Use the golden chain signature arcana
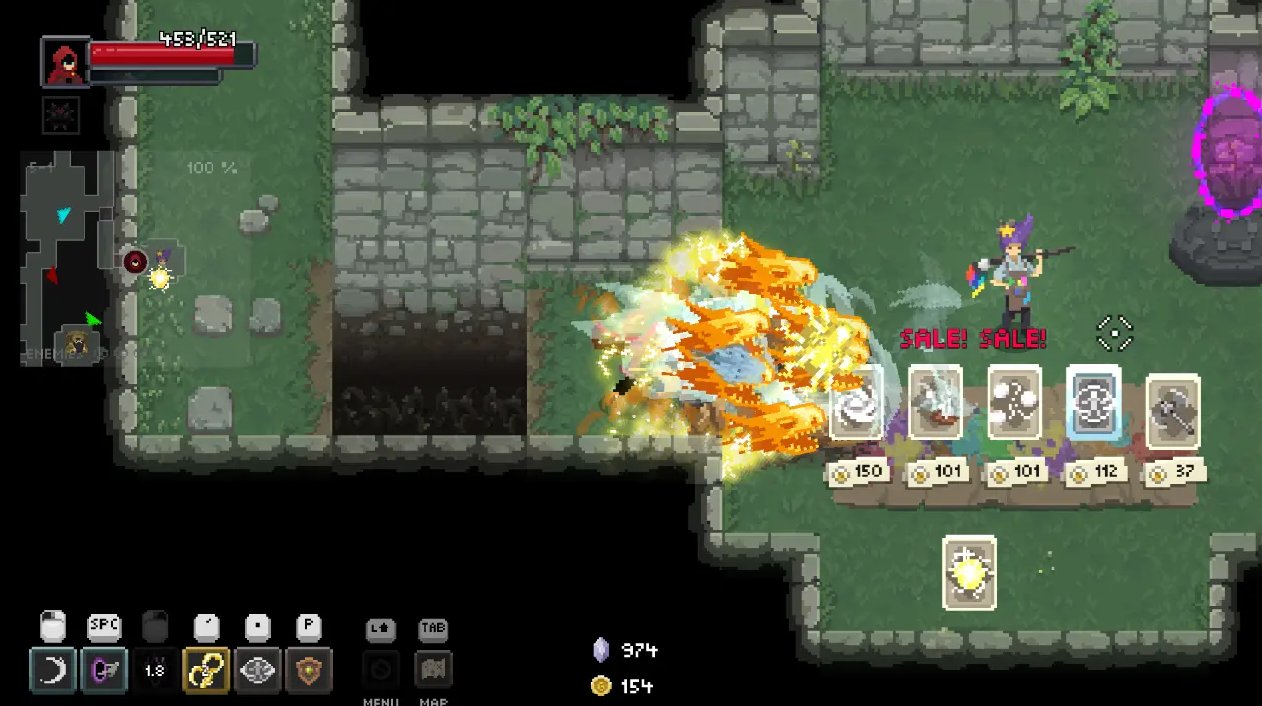The height and width of the screenshot is (706, 1262). (x=207, y=670)
